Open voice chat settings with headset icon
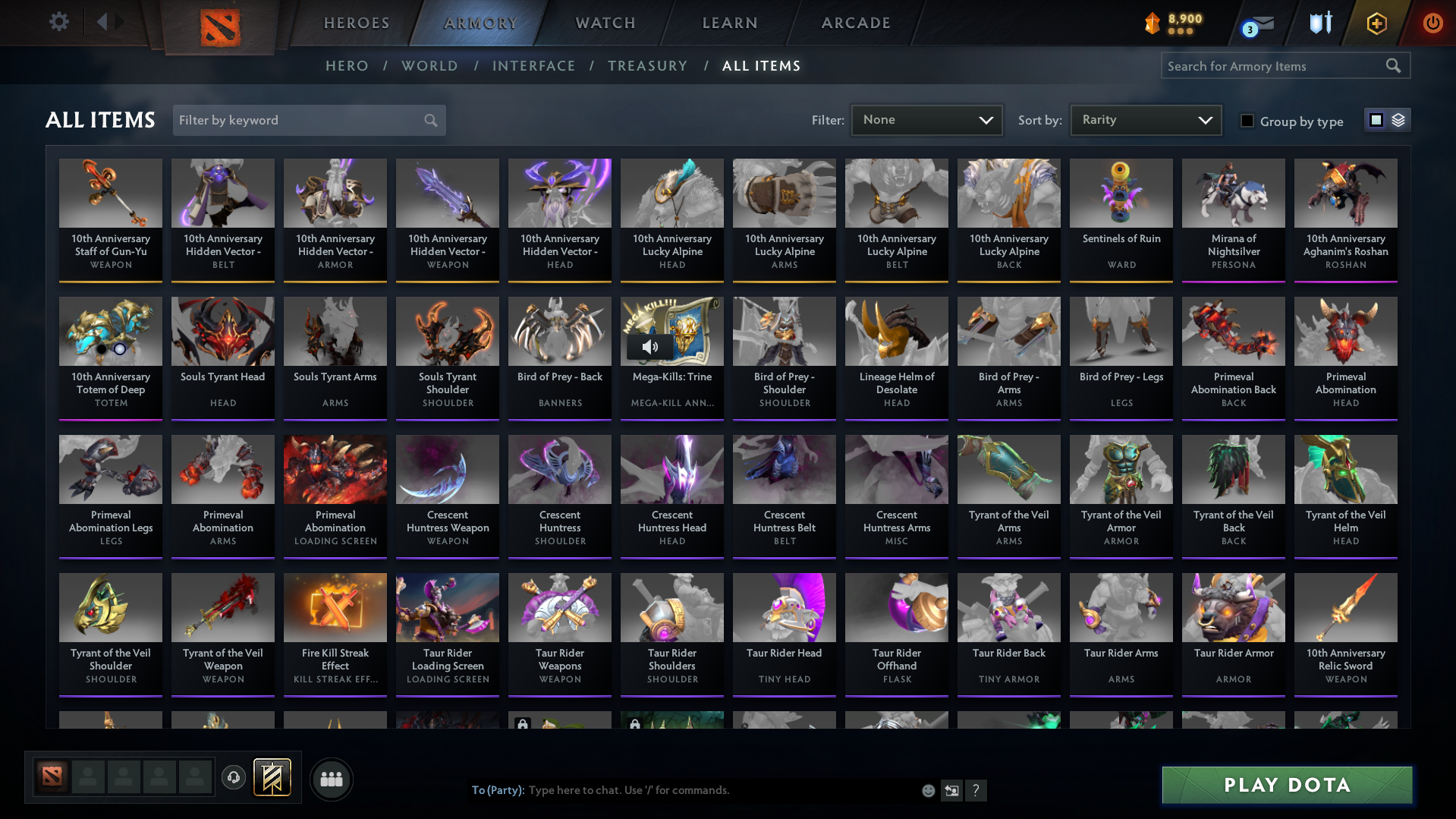Screen dimensions: 1456x819 click(x=234, y=778)
